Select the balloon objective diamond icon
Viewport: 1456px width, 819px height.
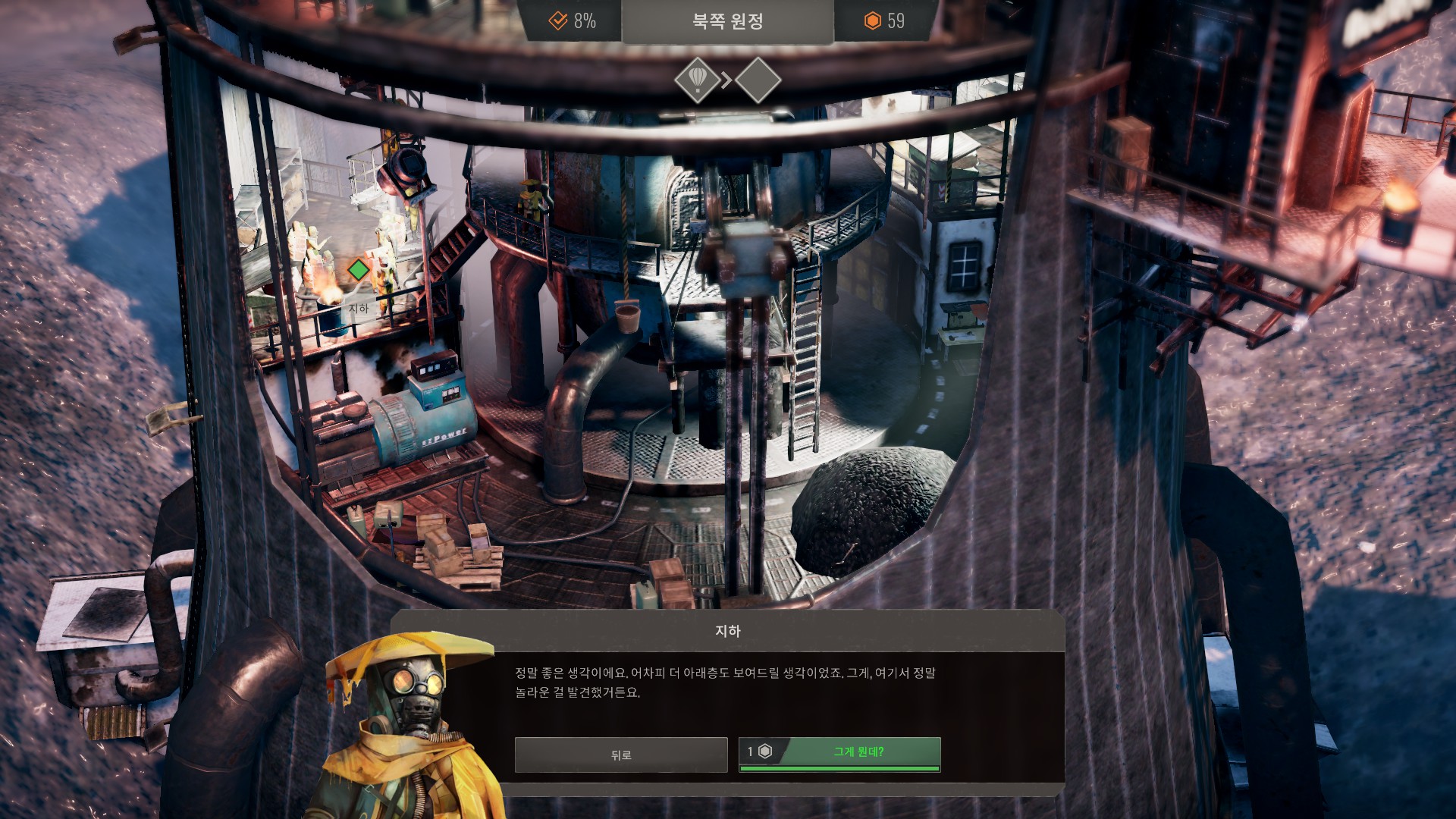697,79
